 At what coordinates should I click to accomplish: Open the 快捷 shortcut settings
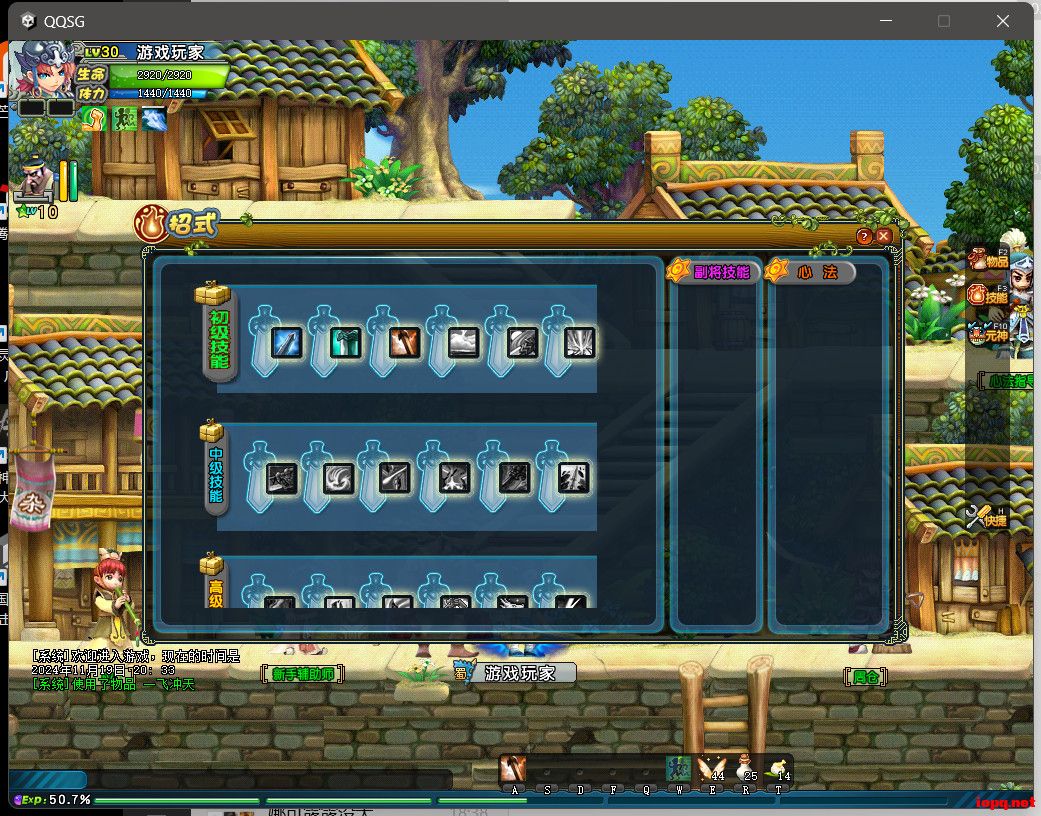coord(987,517)
